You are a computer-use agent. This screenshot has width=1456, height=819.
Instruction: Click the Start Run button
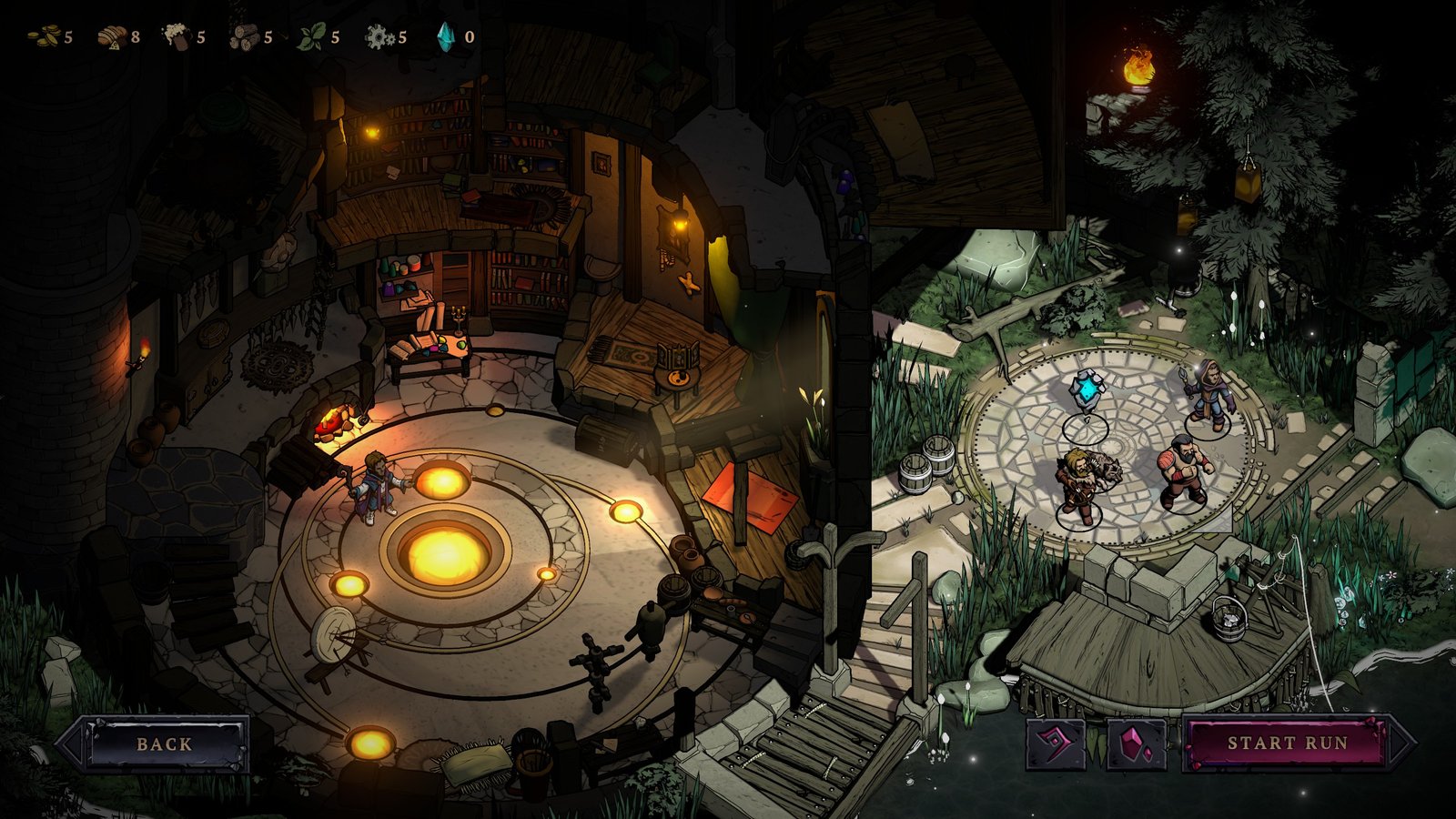1288,743
